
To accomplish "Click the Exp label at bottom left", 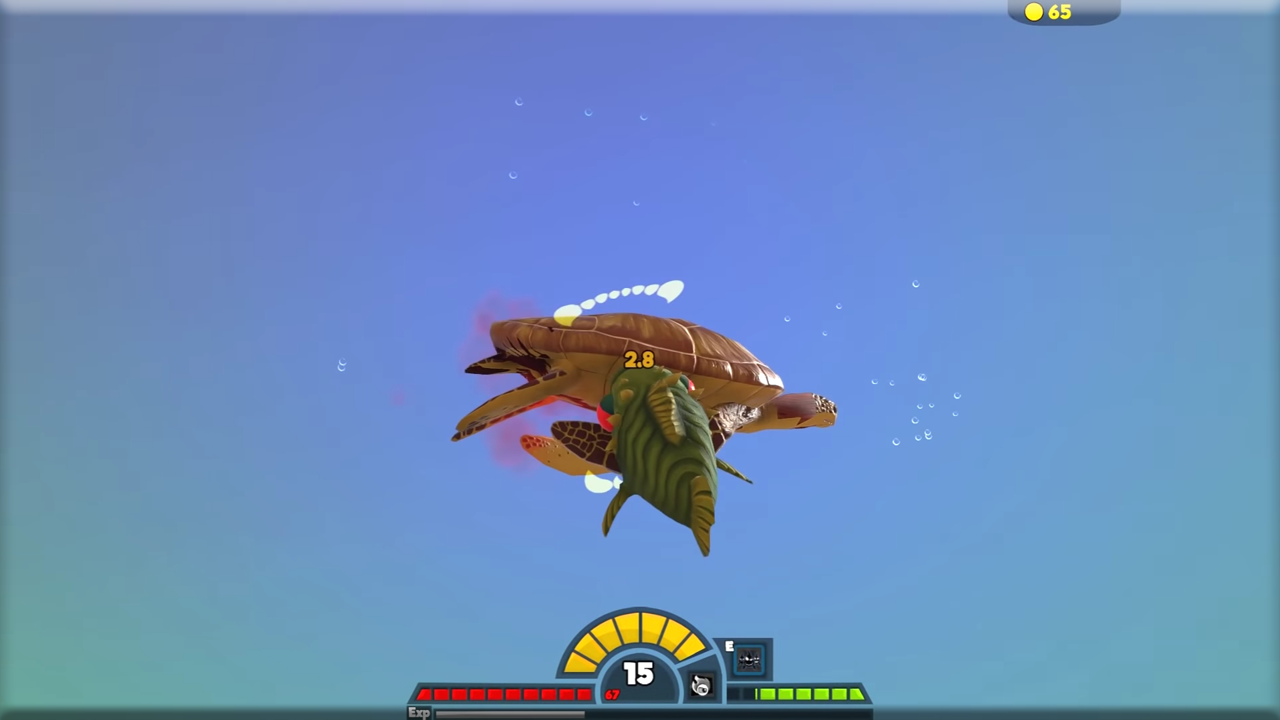I will click(x=419, y=712).
